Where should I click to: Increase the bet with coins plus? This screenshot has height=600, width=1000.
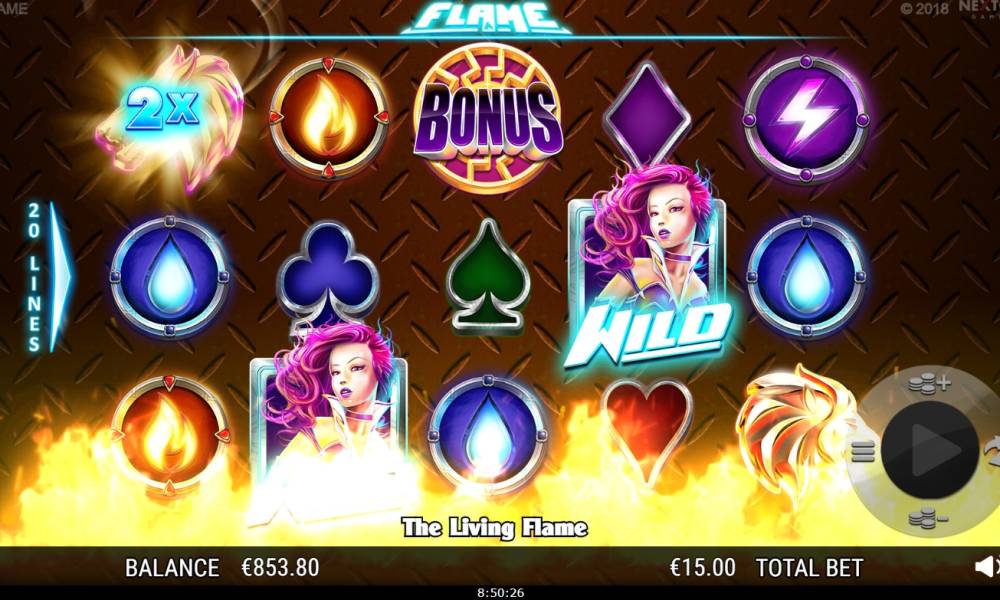(929, 383)
